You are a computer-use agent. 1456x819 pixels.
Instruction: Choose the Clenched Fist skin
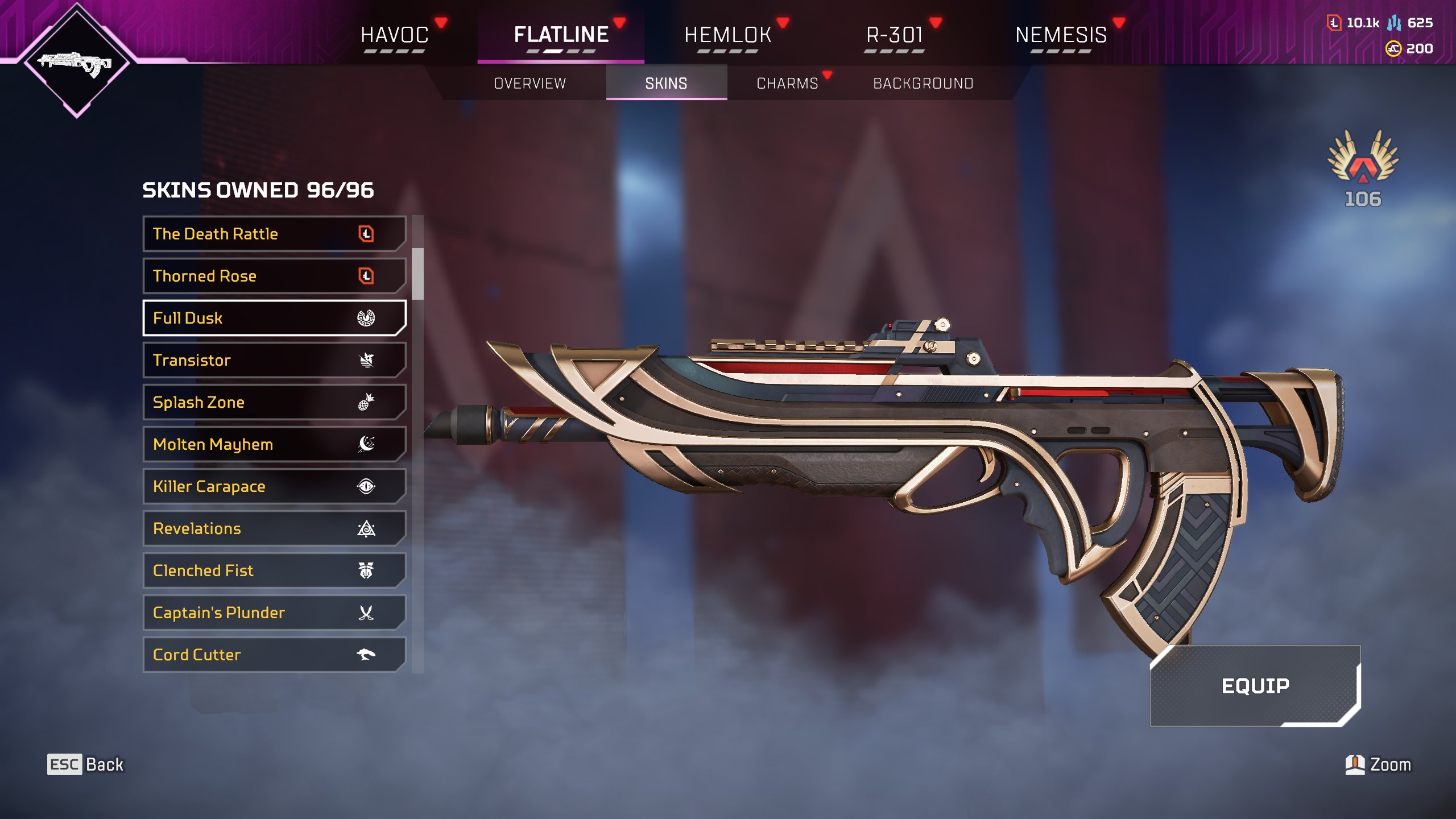(274, 570)
